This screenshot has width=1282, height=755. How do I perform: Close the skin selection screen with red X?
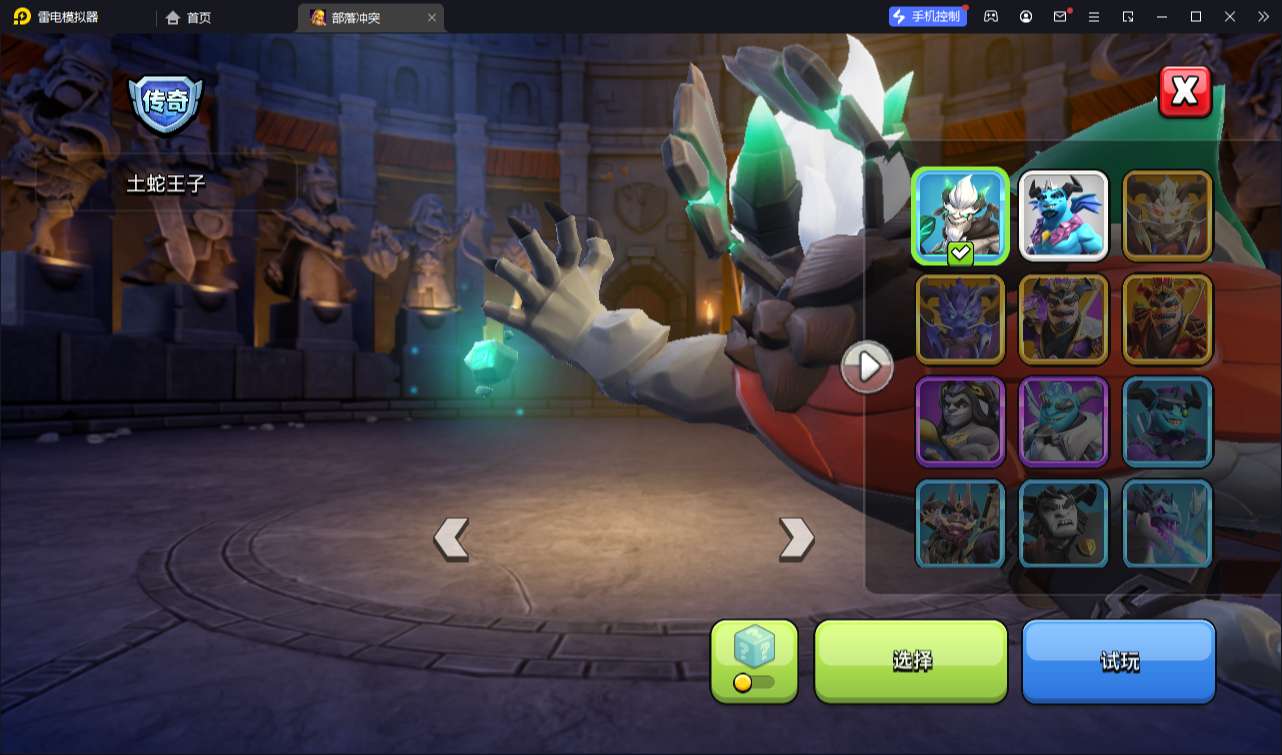(1185, 92)
